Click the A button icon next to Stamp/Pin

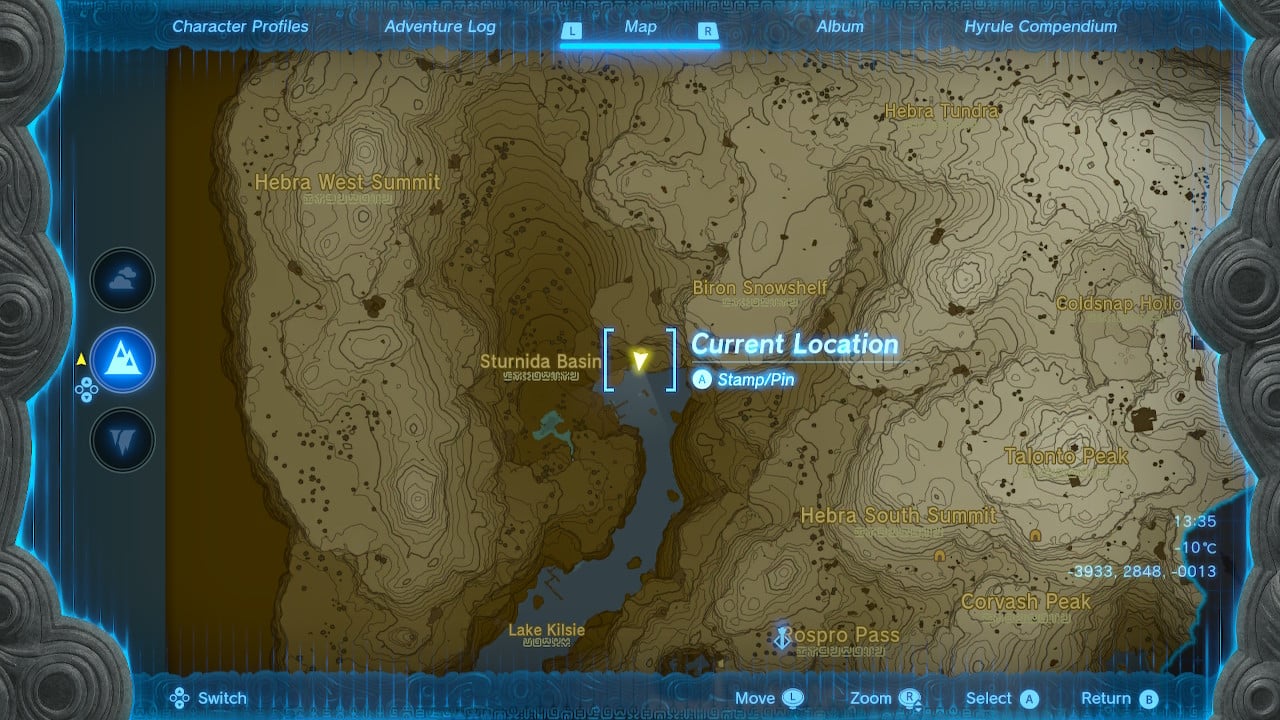click(701, 380)
